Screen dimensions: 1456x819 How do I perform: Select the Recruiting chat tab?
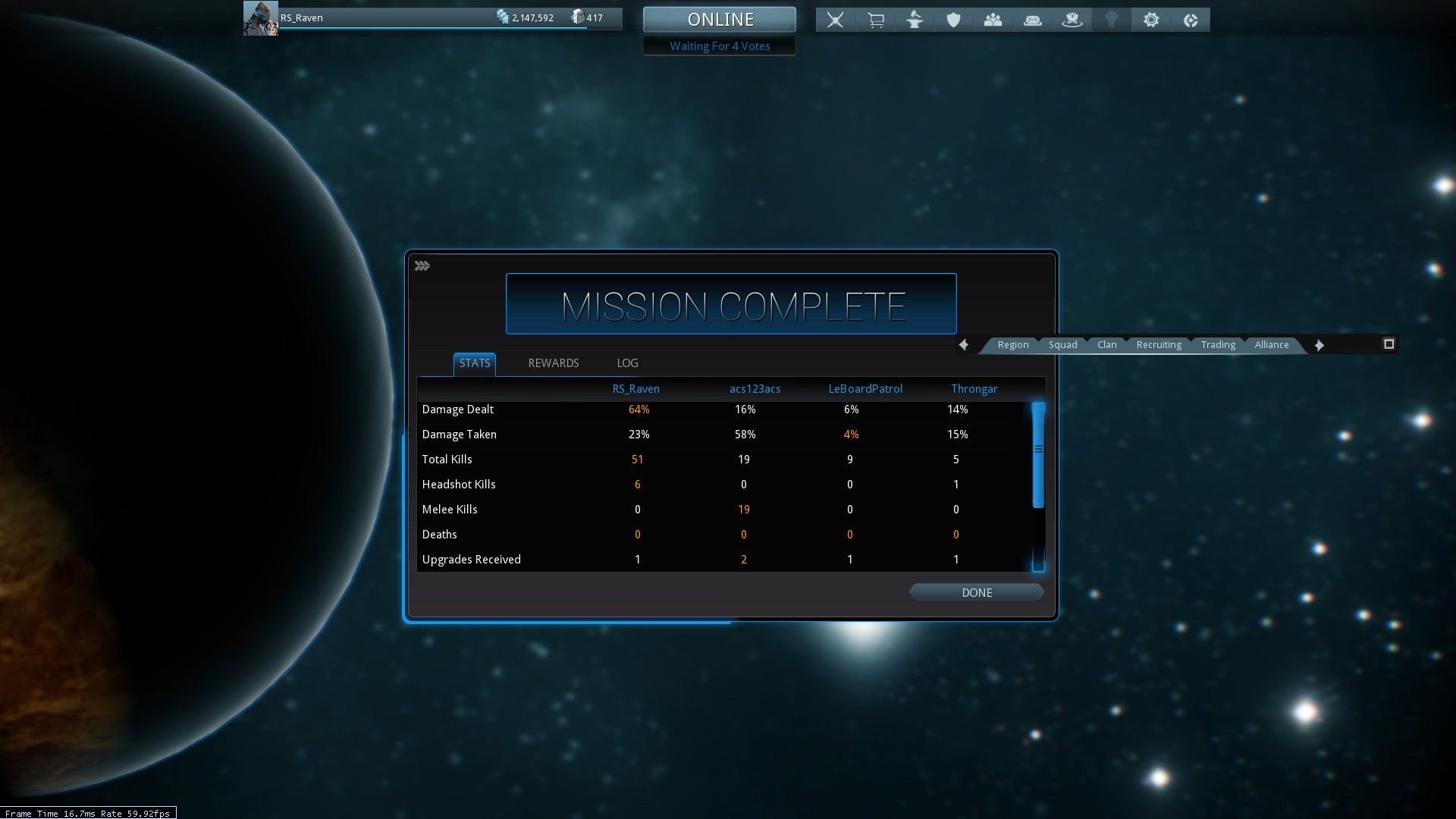pyautogui.click(x=1158, y=345)
